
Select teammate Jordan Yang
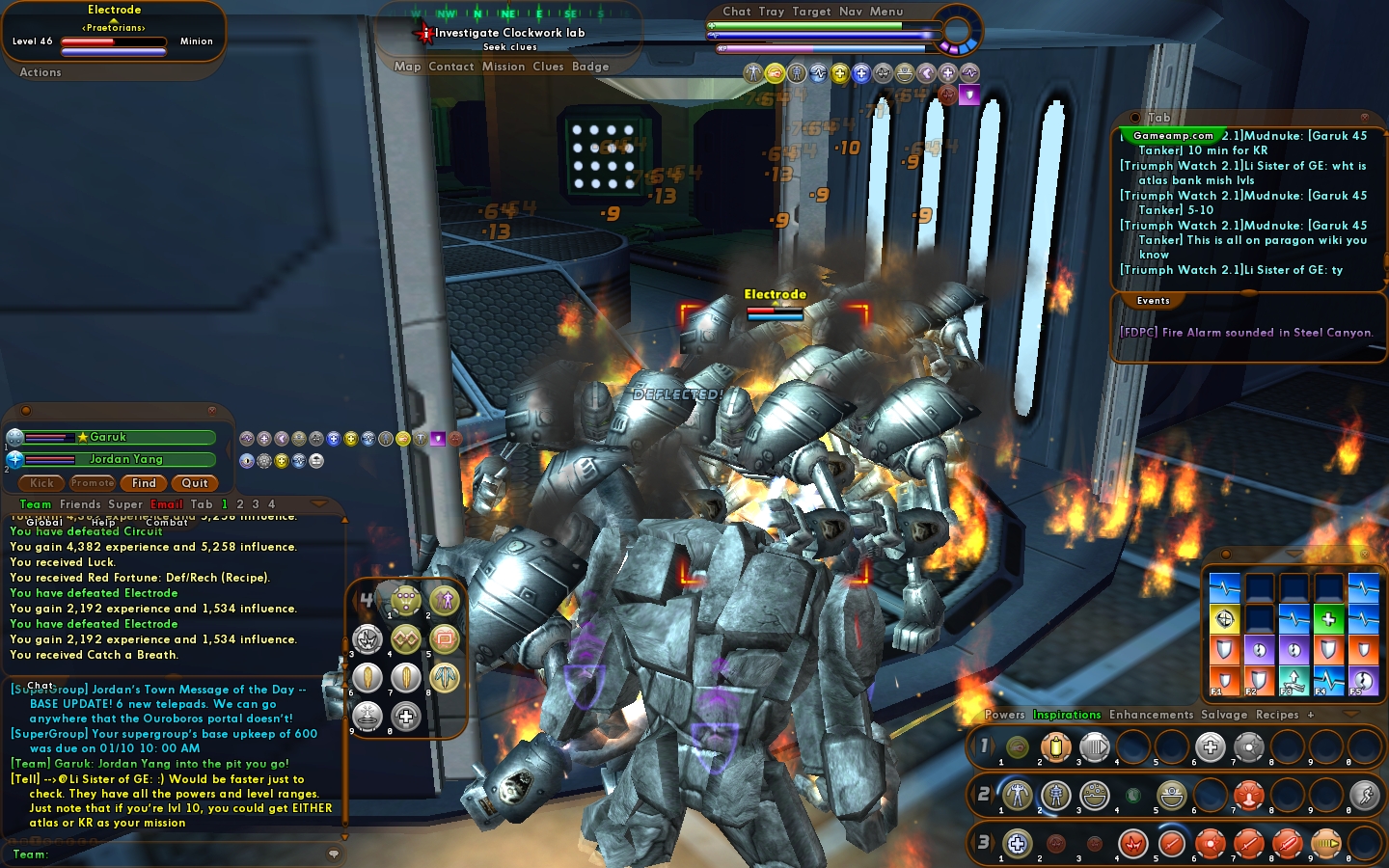126,460
